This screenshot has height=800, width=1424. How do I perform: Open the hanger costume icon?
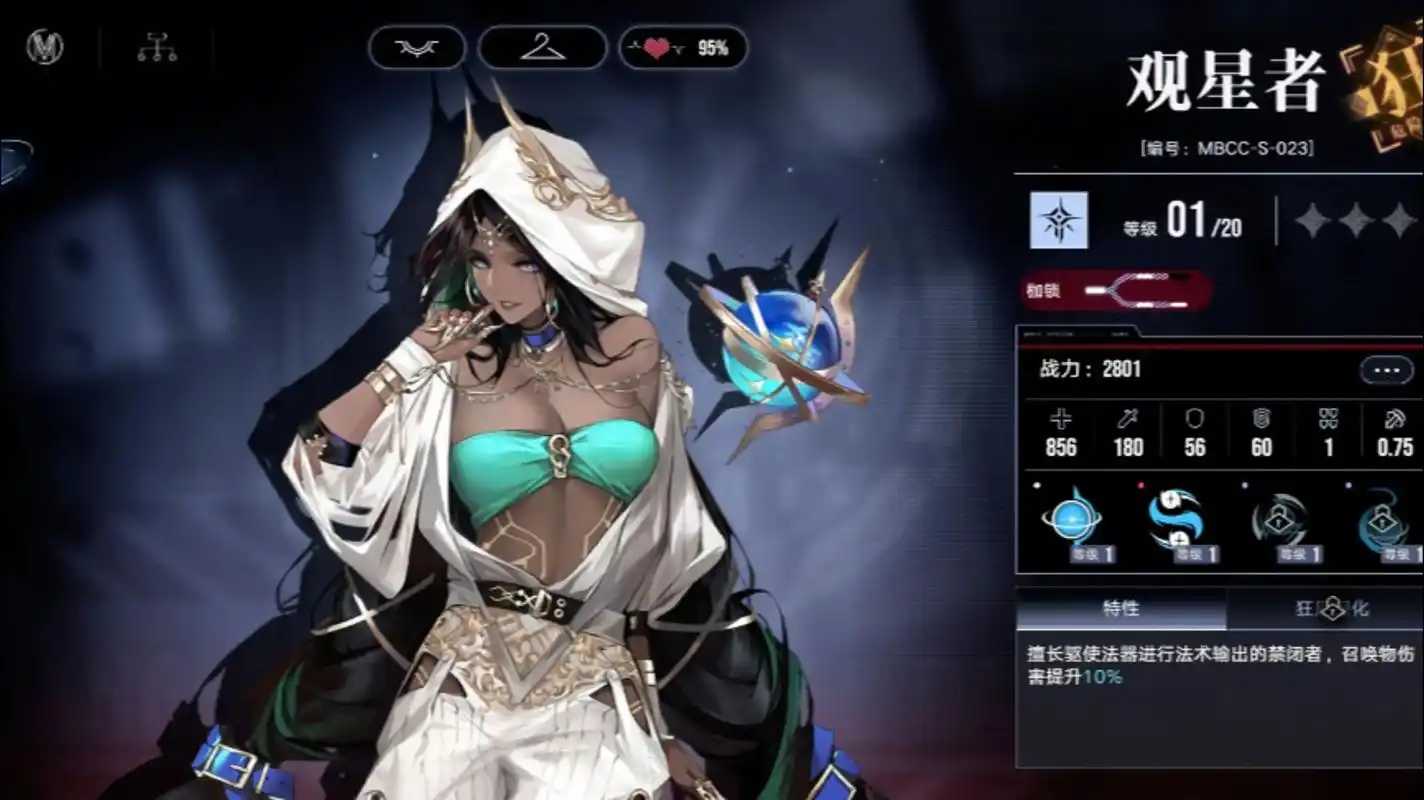541,47
